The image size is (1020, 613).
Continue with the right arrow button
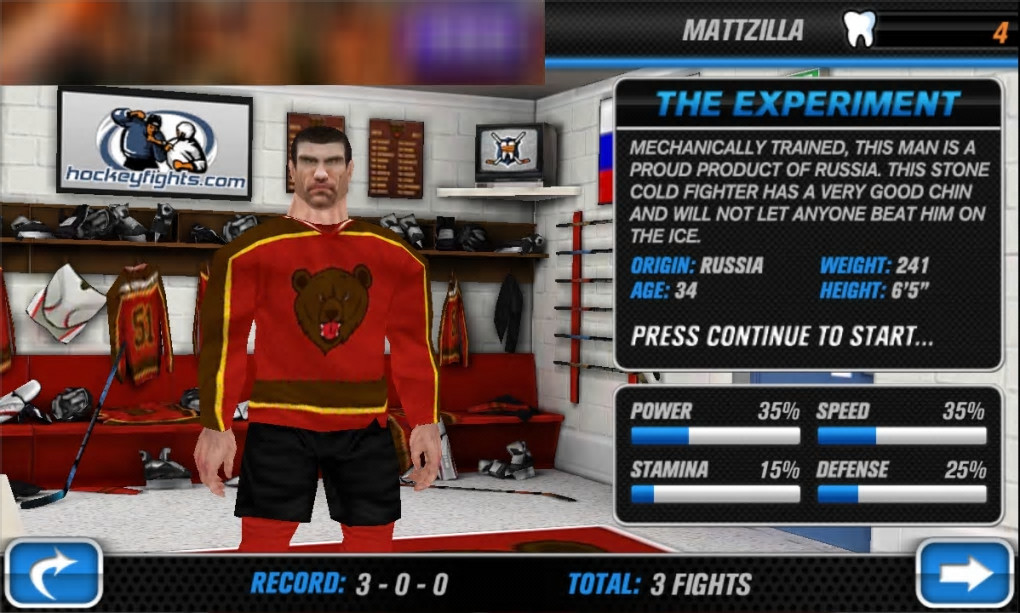click(965, 574)
